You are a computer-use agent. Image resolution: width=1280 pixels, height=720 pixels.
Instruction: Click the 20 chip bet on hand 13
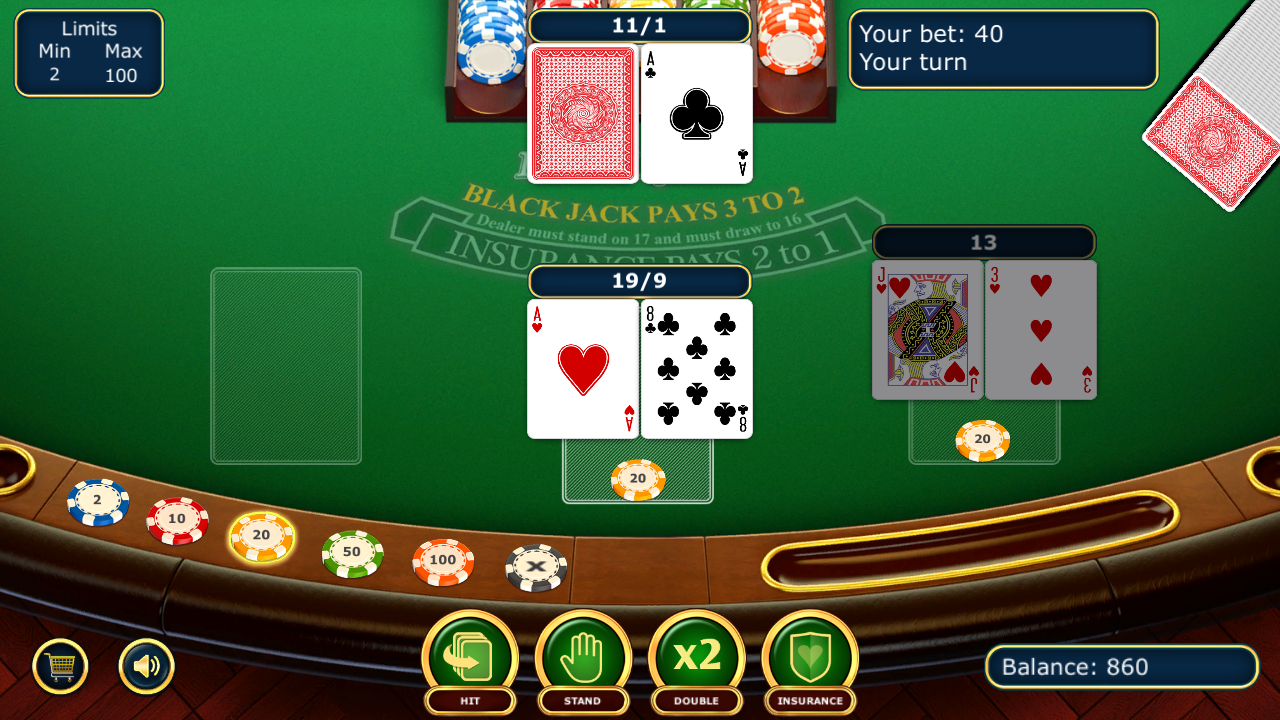[x=983, y=440]
